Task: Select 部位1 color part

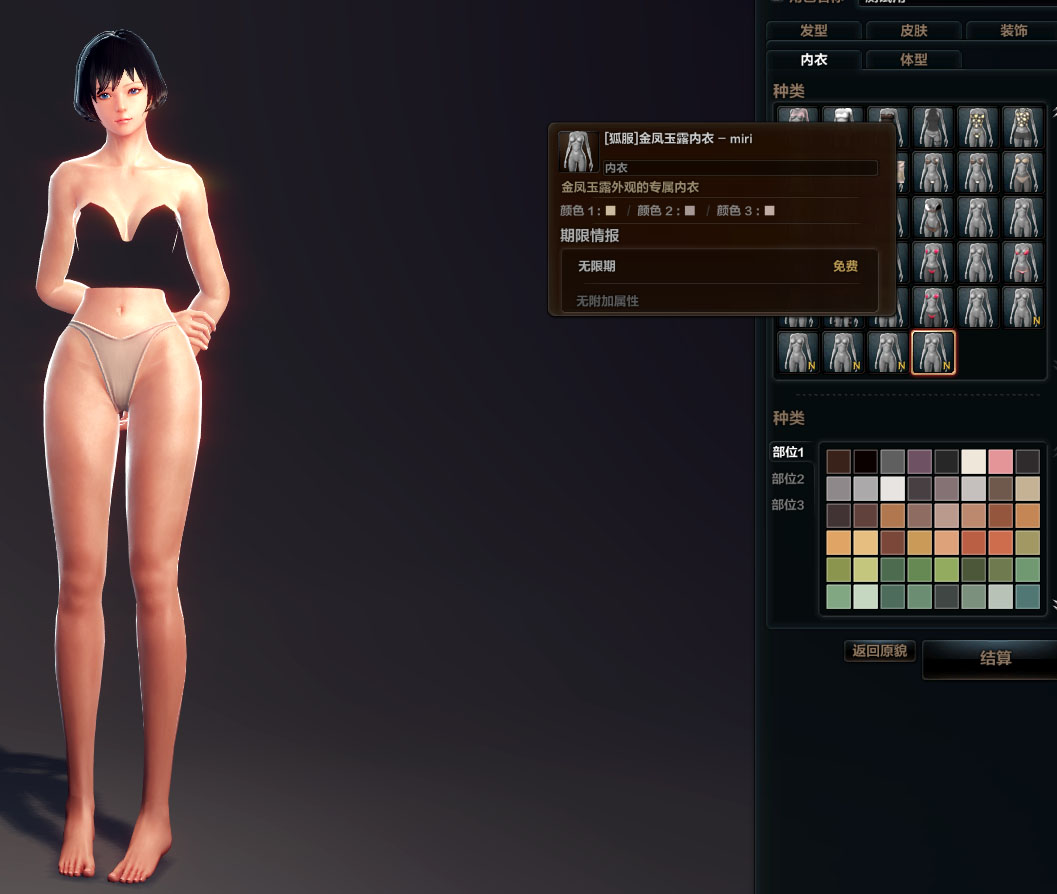Action: click(788, 453)
